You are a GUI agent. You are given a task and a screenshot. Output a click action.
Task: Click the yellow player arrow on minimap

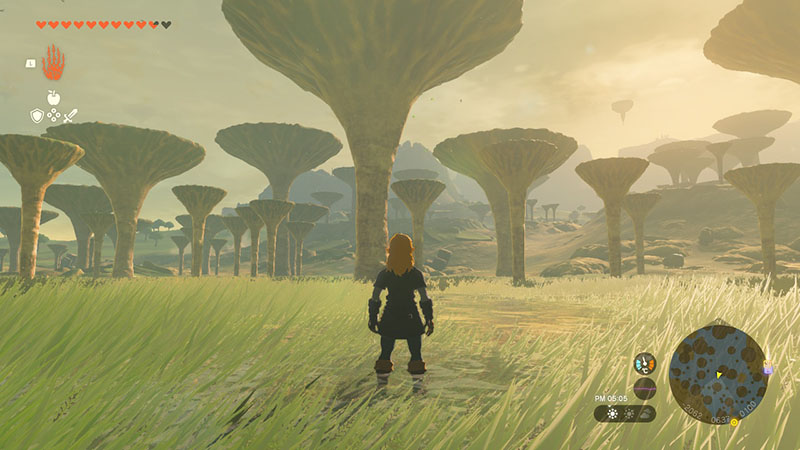(x=719, y=375)
